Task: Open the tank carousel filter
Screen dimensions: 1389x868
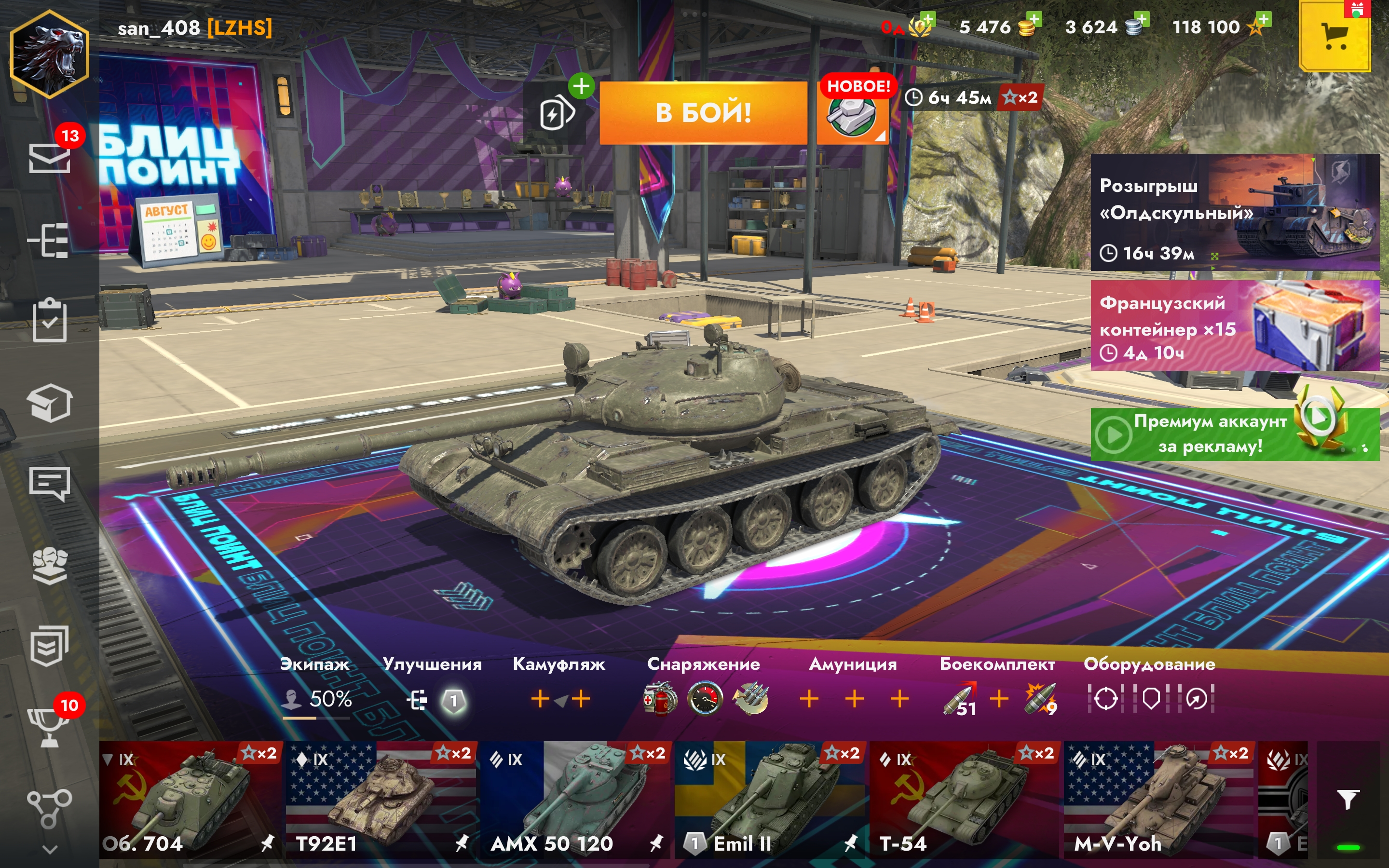Action: click(x=1348, y=799)
